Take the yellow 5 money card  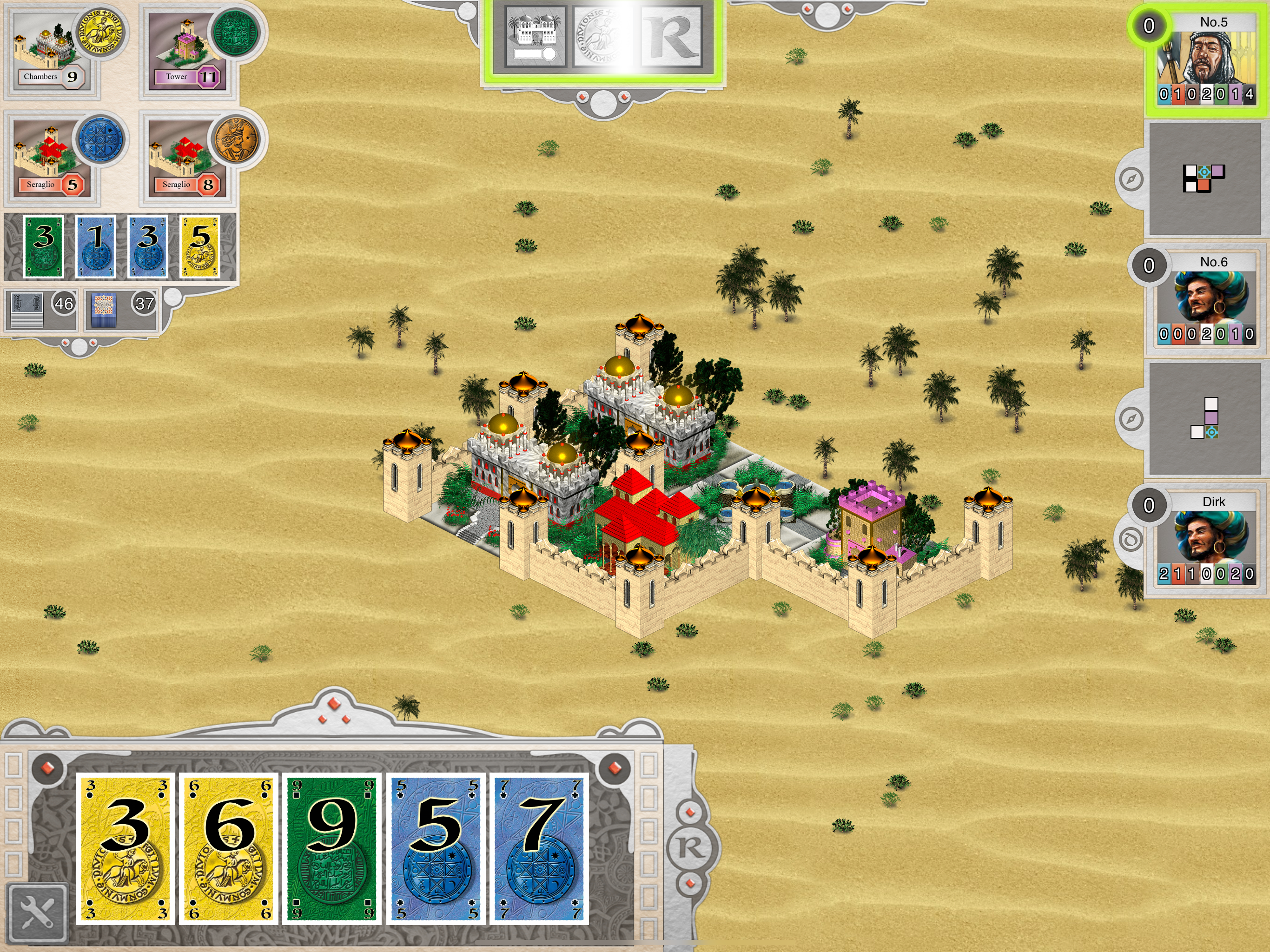(199, 246)
